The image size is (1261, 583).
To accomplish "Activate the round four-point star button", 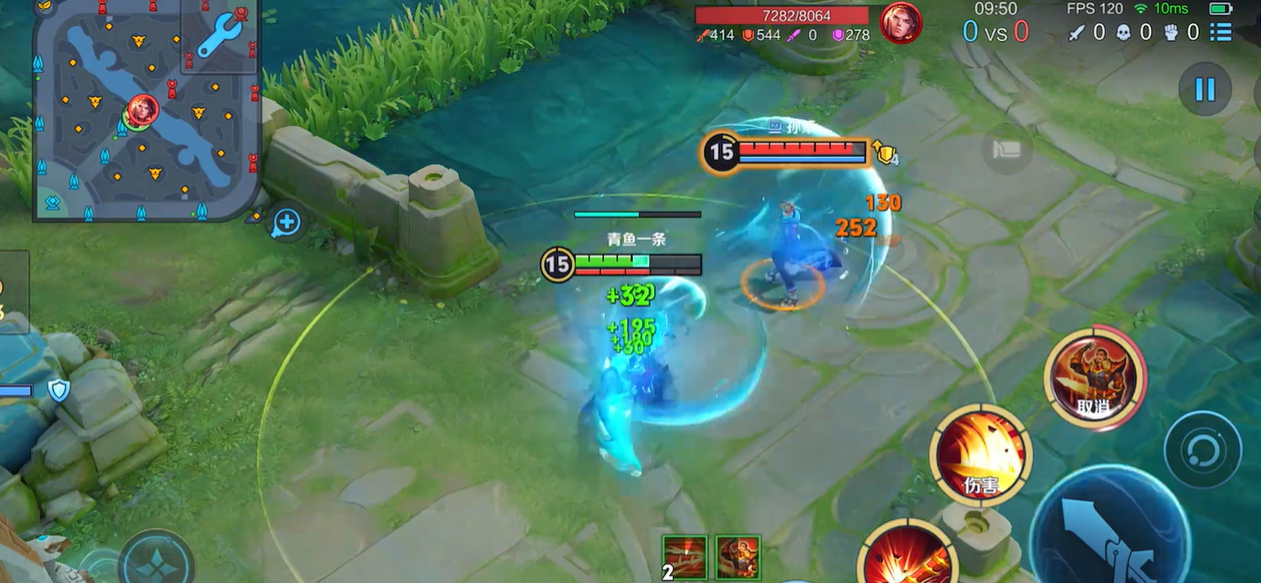I will pyautogui.click(x=156, y=561).
